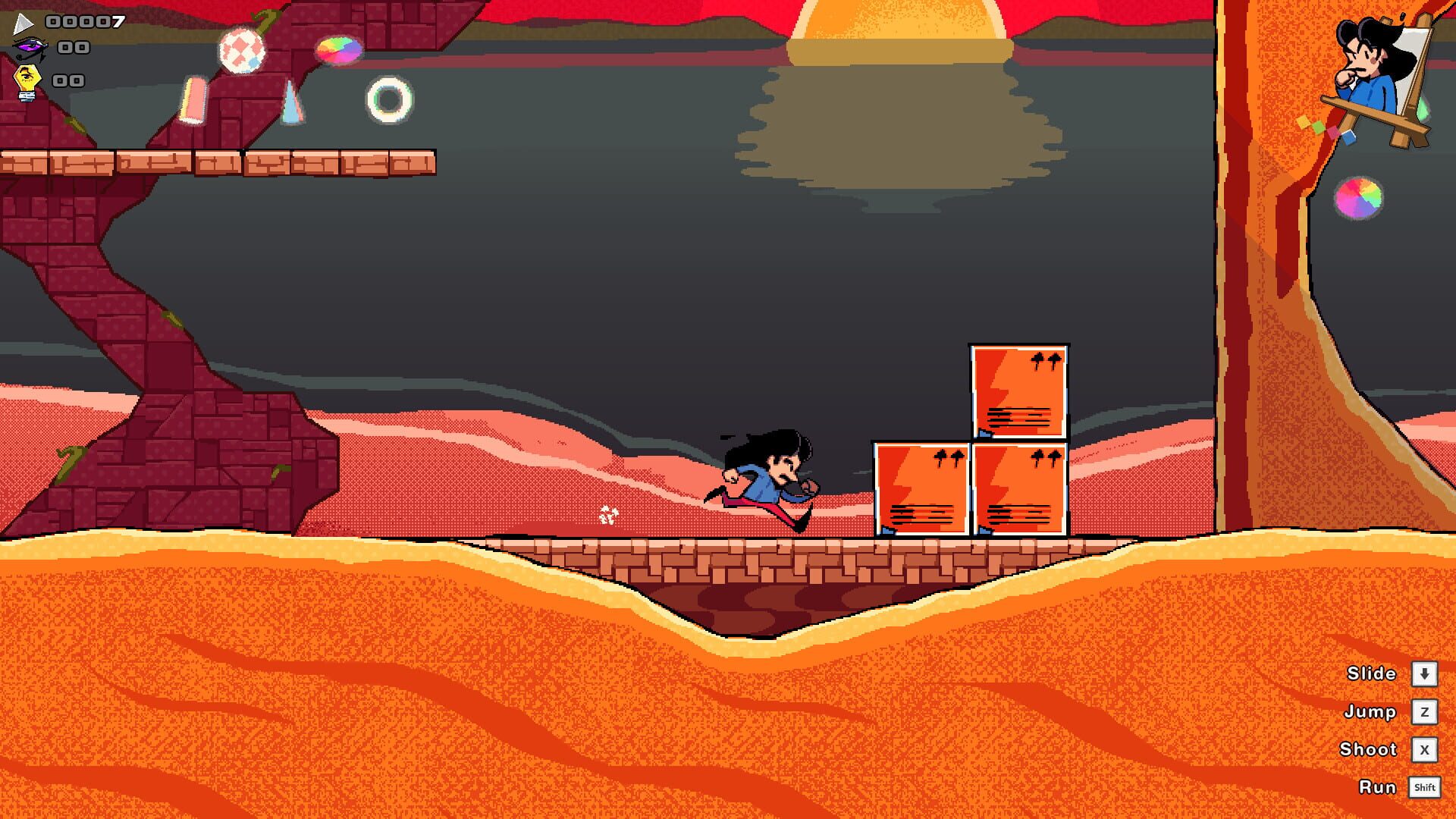
Task: Select the Slide label text
Action: pyautogui.click(x=1371, y=673)
